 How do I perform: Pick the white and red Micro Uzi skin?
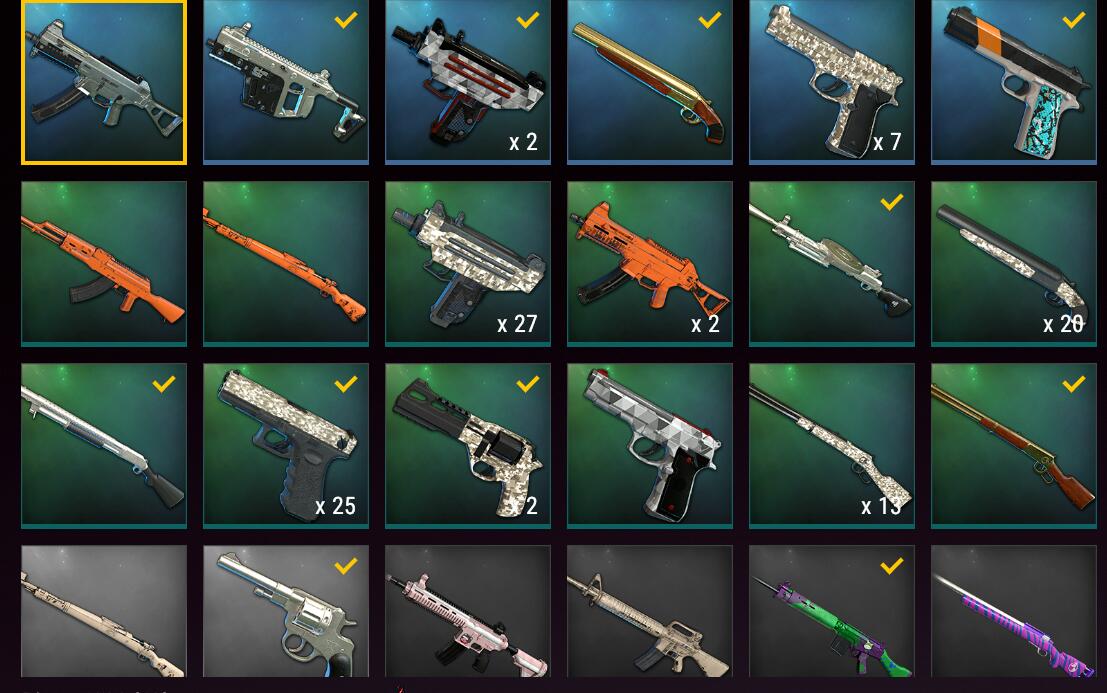pos(468,82)
